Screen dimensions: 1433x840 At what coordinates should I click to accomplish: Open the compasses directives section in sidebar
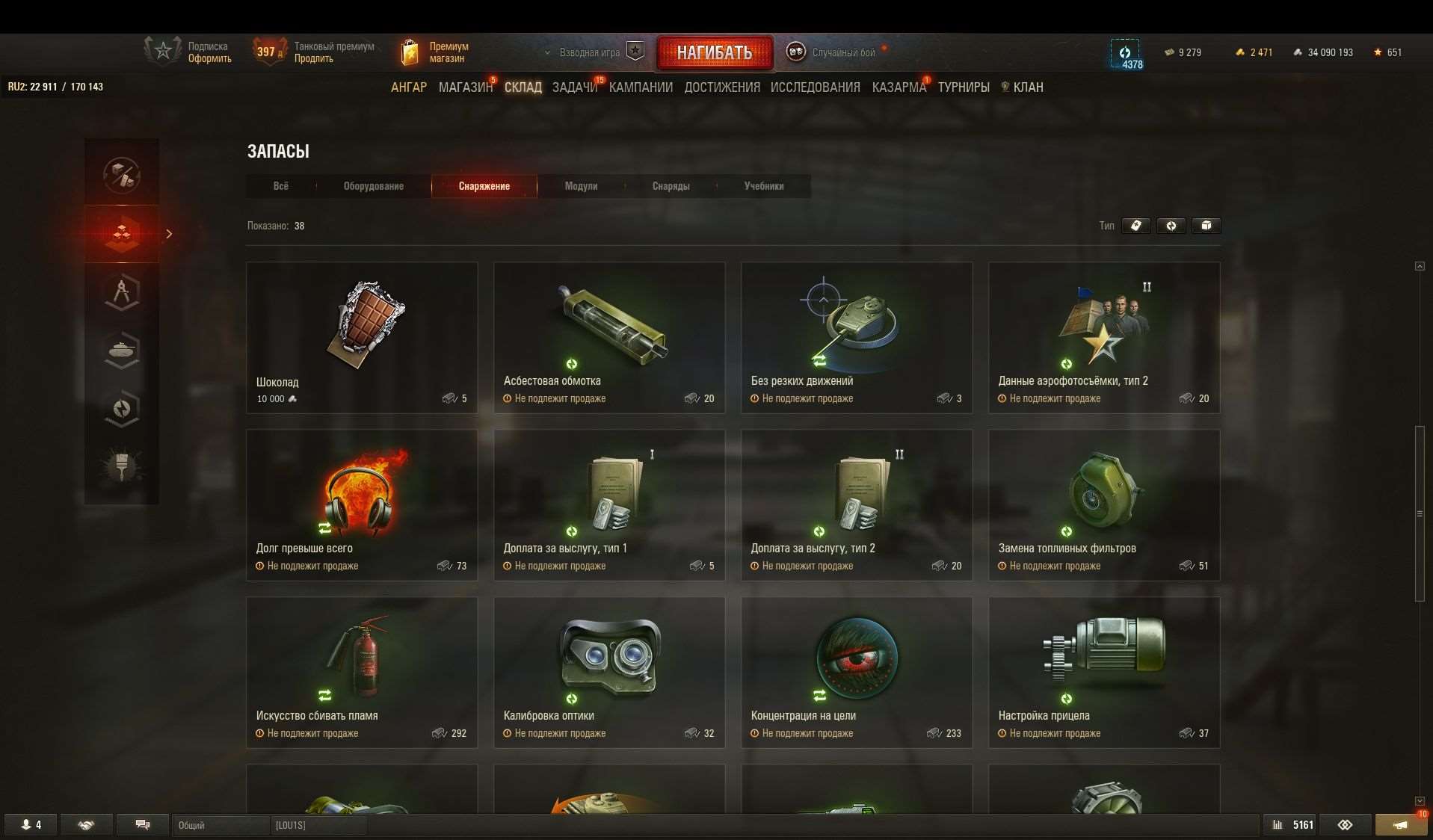pyautogui.click(x=122, y=291)
